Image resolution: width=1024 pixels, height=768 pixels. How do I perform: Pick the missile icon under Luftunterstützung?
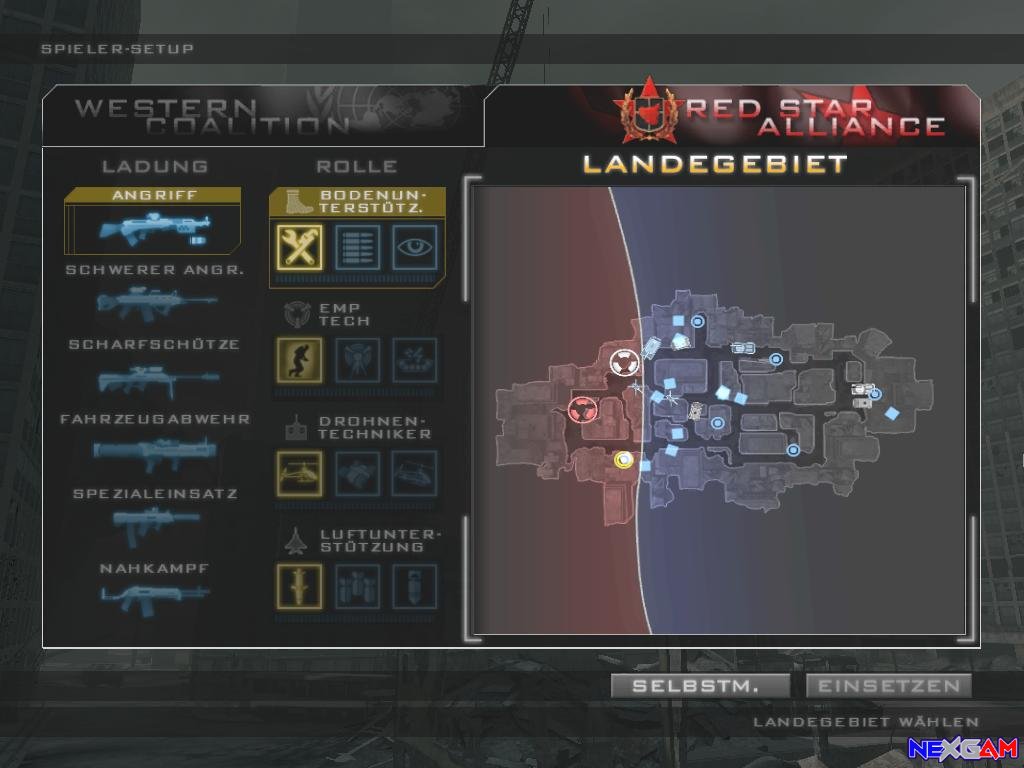pos(299,586)
